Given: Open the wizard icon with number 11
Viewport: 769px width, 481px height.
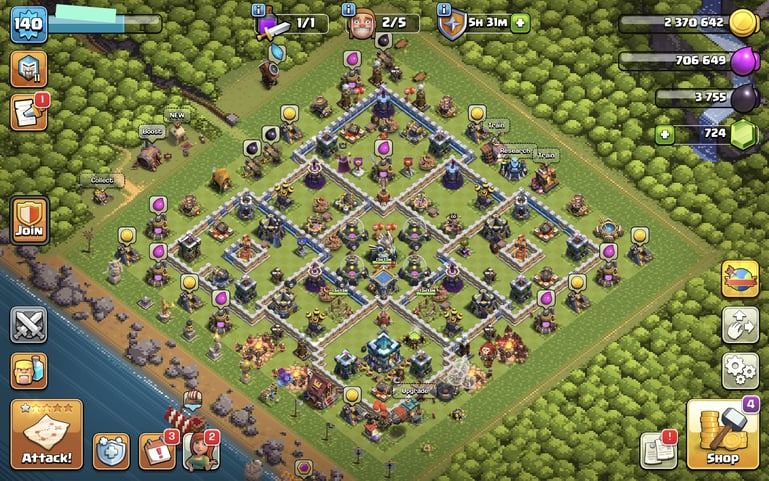Looking at the screenshot, I should [x=29, y=68].
